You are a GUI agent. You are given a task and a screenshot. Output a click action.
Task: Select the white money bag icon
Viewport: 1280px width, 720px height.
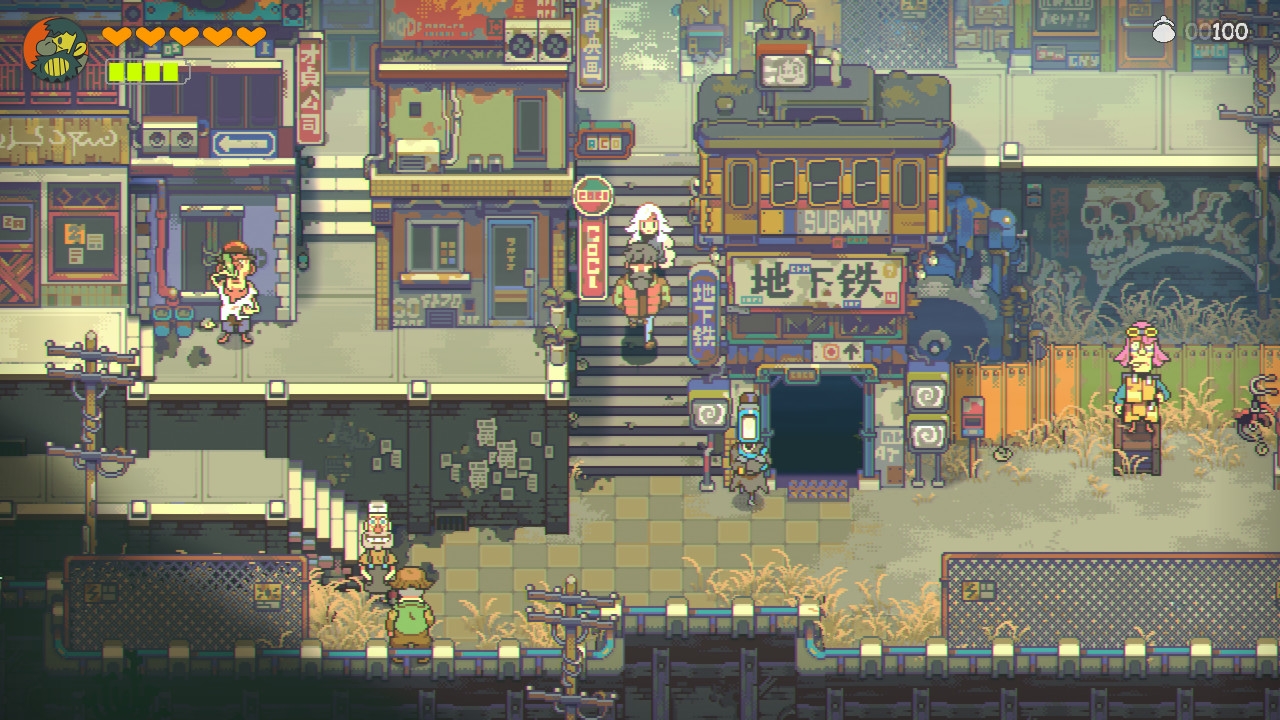1161,31
